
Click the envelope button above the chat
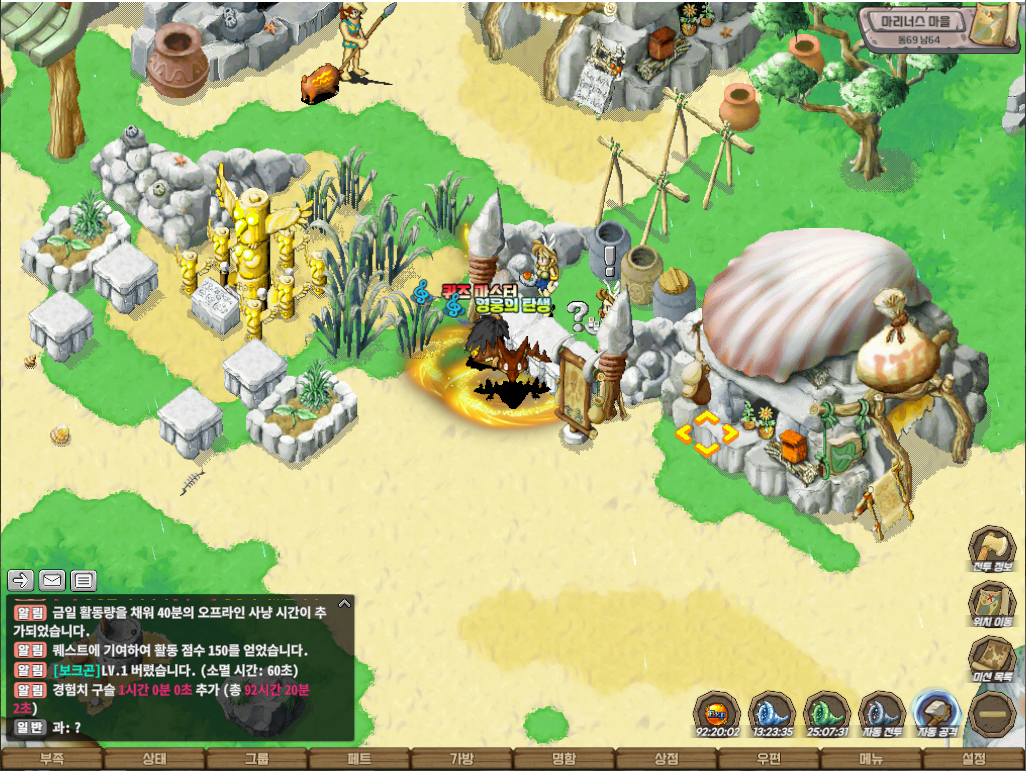[x=51, y=580]
